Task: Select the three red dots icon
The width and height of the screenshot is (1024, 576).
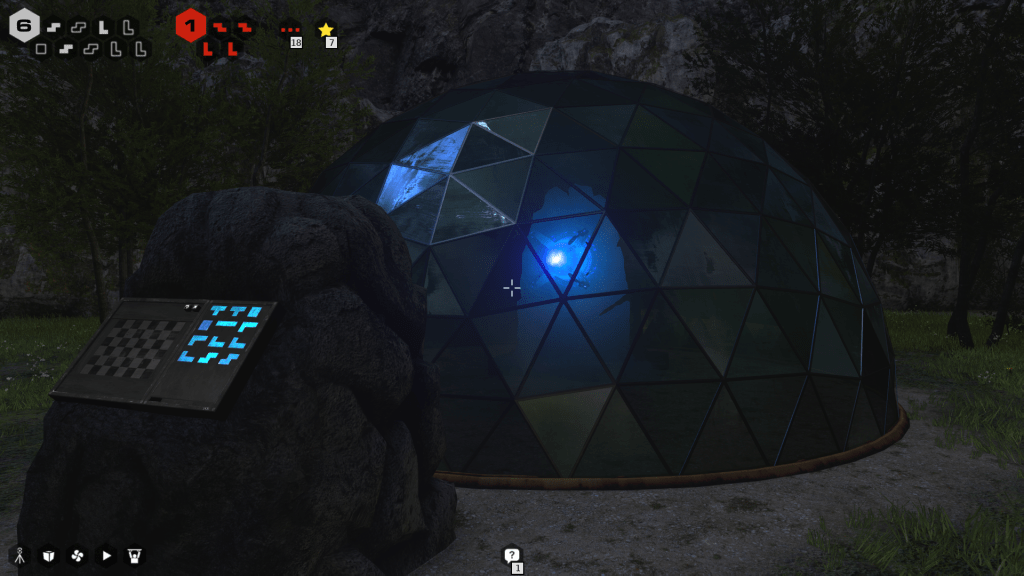Action: (290, 30)
